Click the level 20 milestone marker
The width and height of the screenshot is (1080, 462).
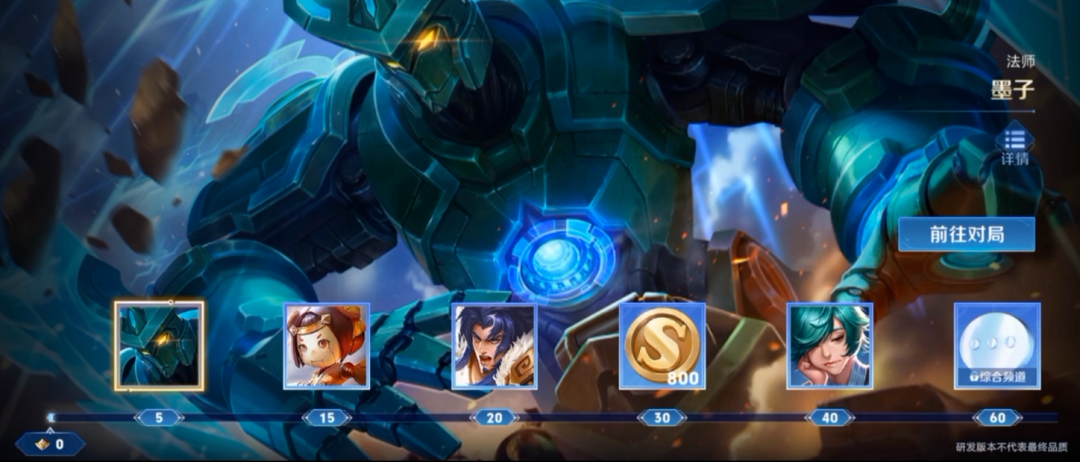coord(494,418)
